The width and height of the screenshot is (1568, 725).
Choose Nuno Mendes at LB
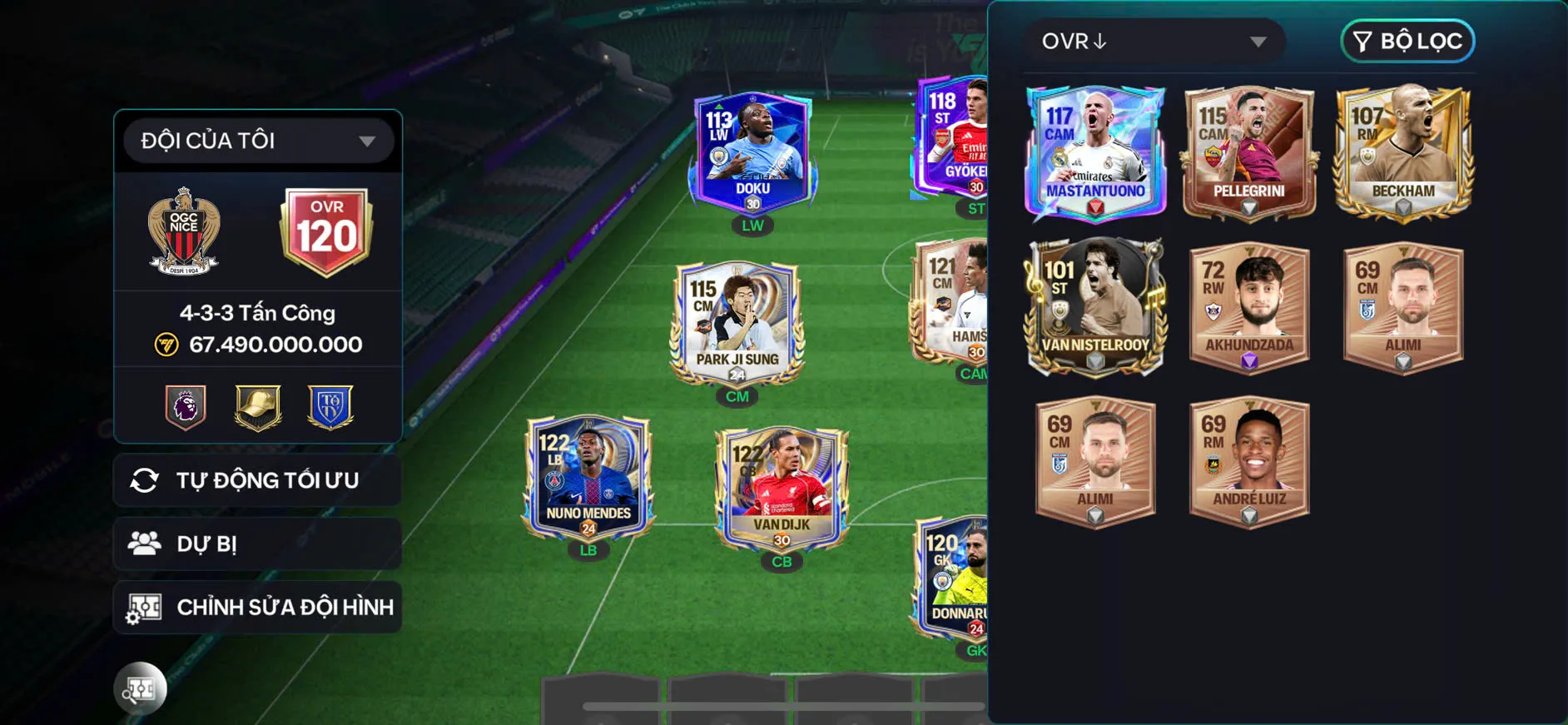click(x=588, y=477)
